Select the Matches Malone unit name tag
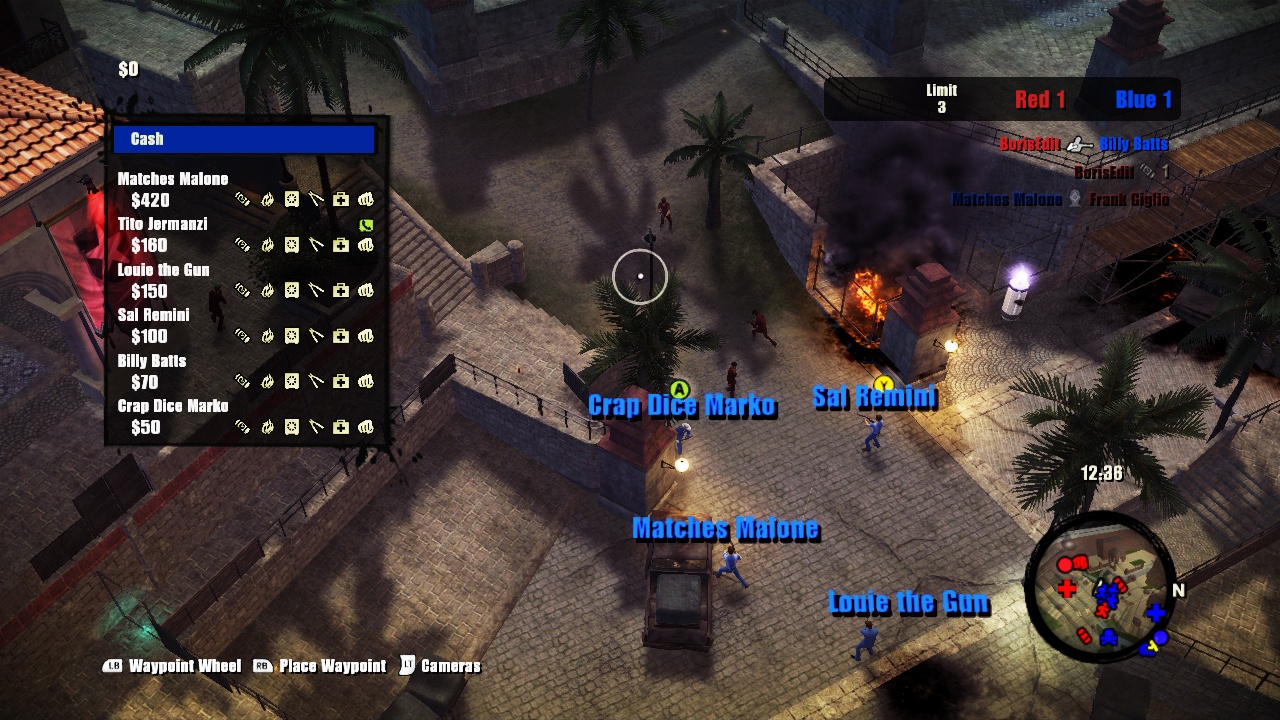1280x720 pixels. point(725,529)
